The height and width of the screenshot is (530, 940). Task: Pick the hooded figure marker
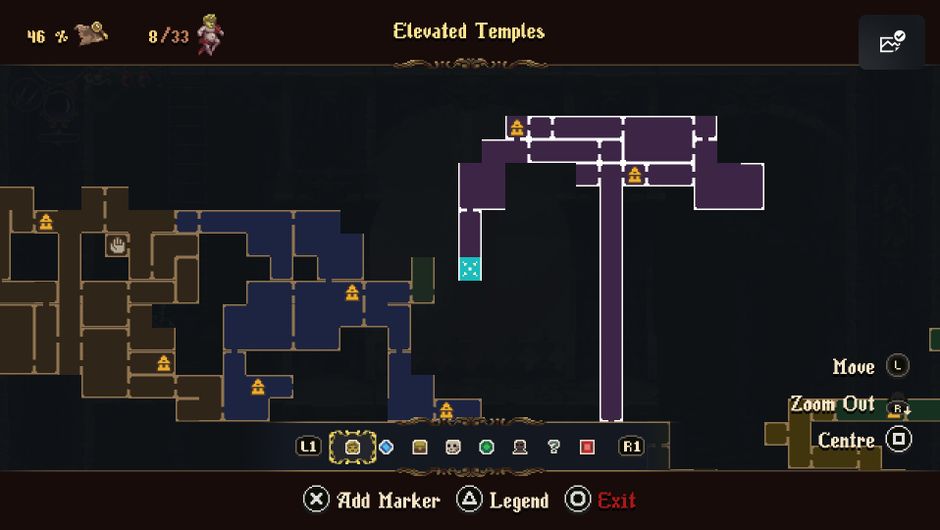520,447
